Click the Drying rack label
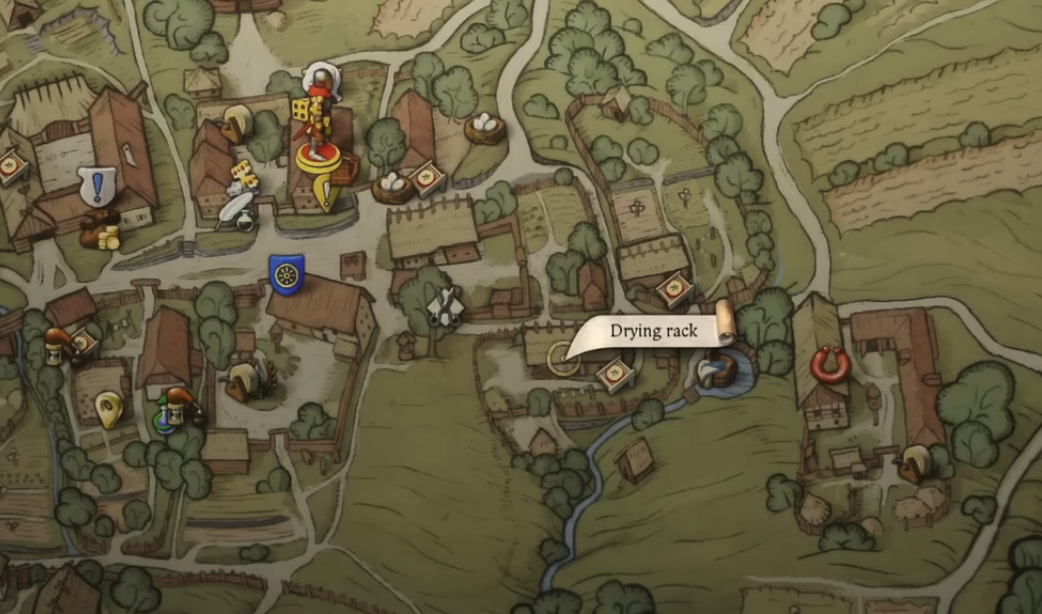Screen dimensions: 1042x614 coord(654,331)
